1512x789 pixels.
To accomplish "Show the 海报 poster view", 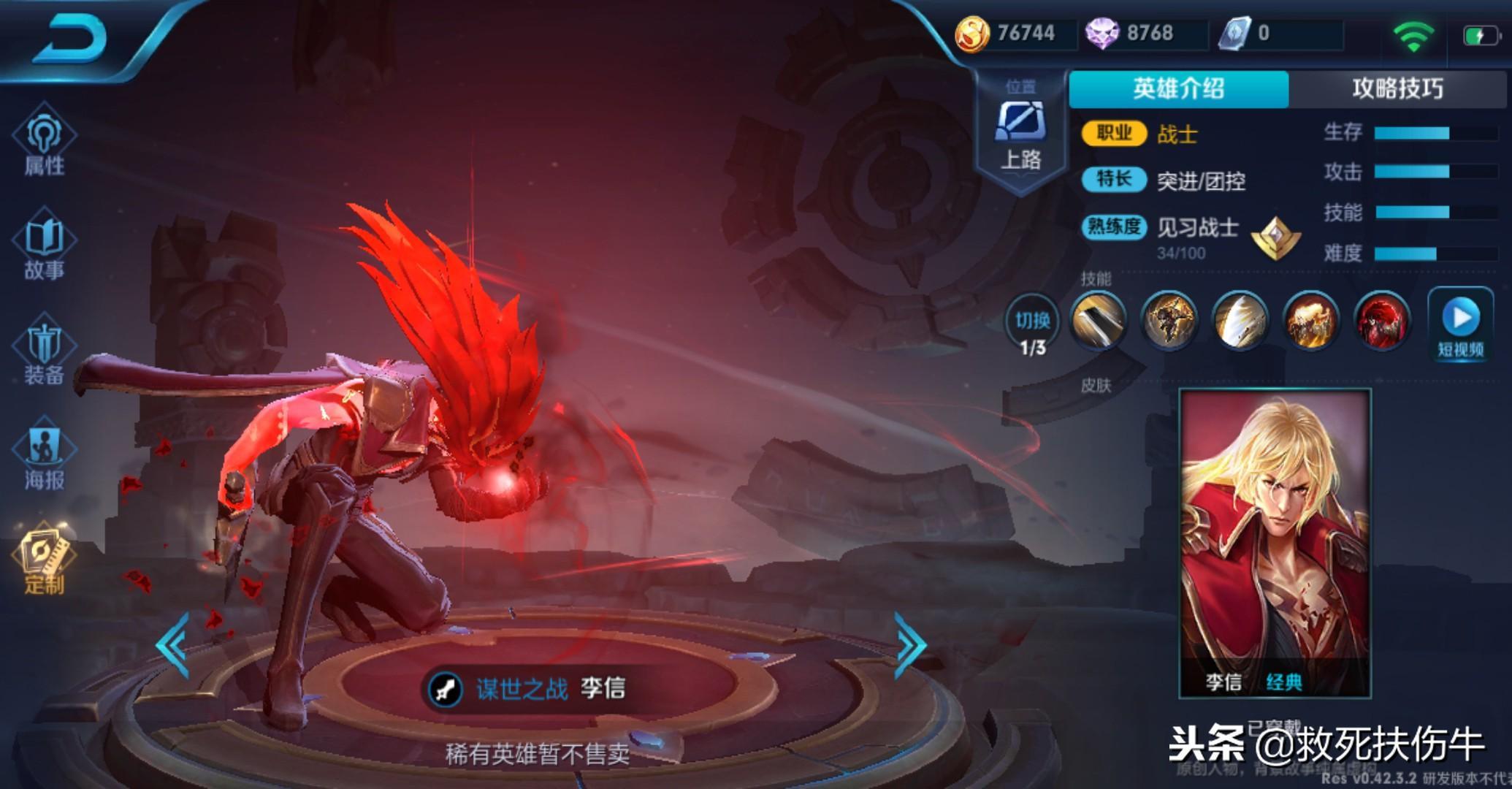I will point(44,458).
